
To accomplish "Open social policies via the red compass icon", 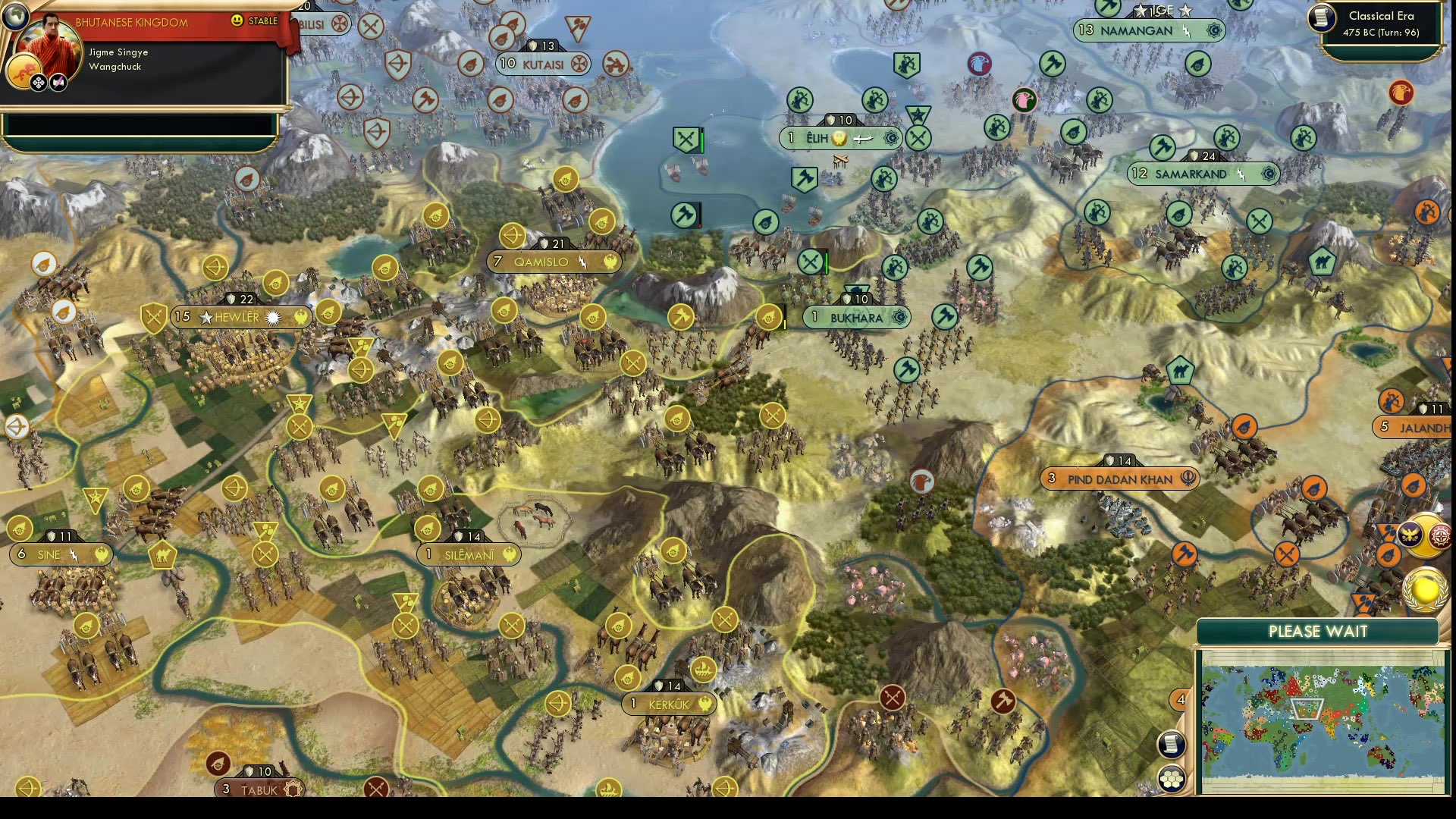I will pyautogui.click(x=1441, y=535).
